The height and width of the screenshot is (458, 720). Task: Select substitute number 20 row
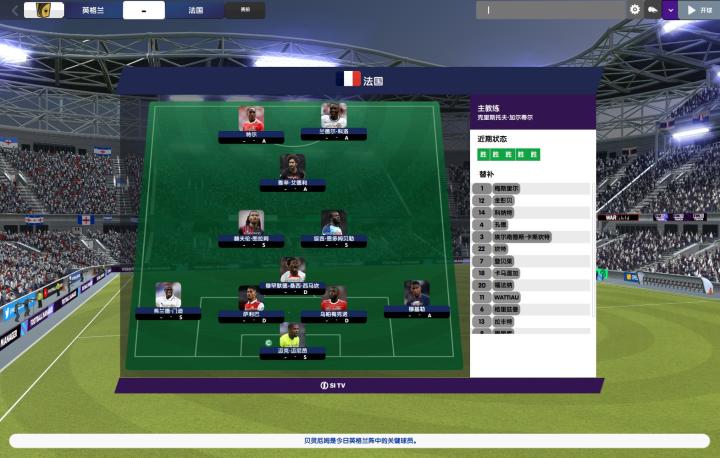[x=532, y=285]
